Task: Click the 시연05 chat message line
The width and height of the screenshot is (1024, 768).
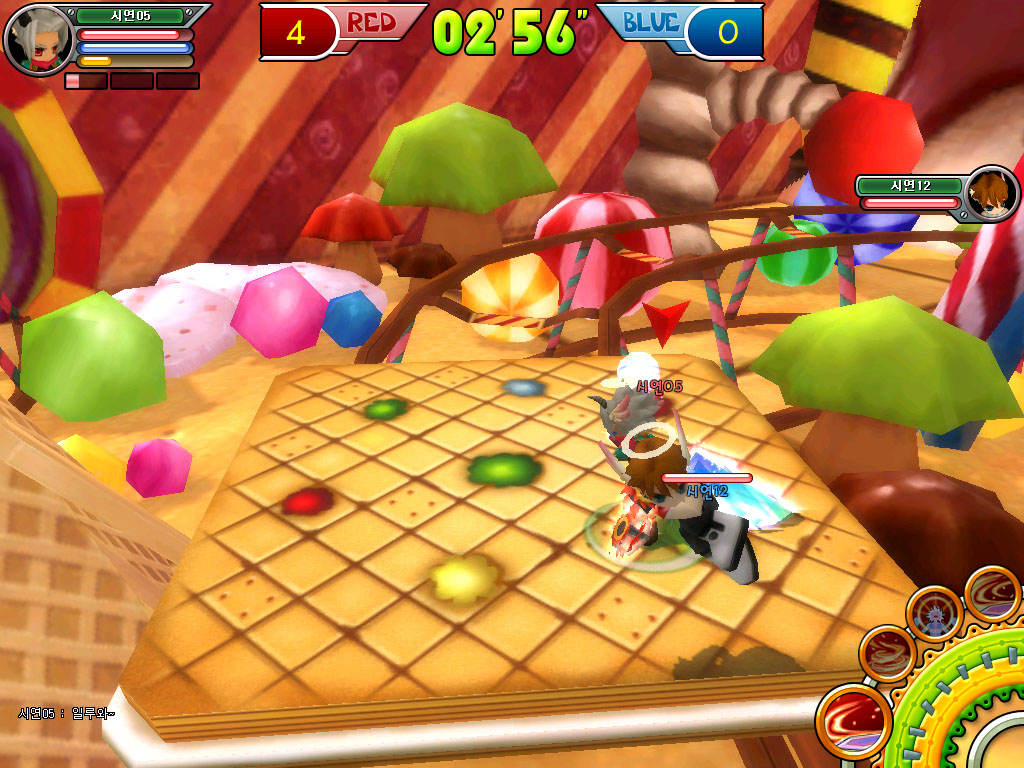Action: [x=66, y=713]
